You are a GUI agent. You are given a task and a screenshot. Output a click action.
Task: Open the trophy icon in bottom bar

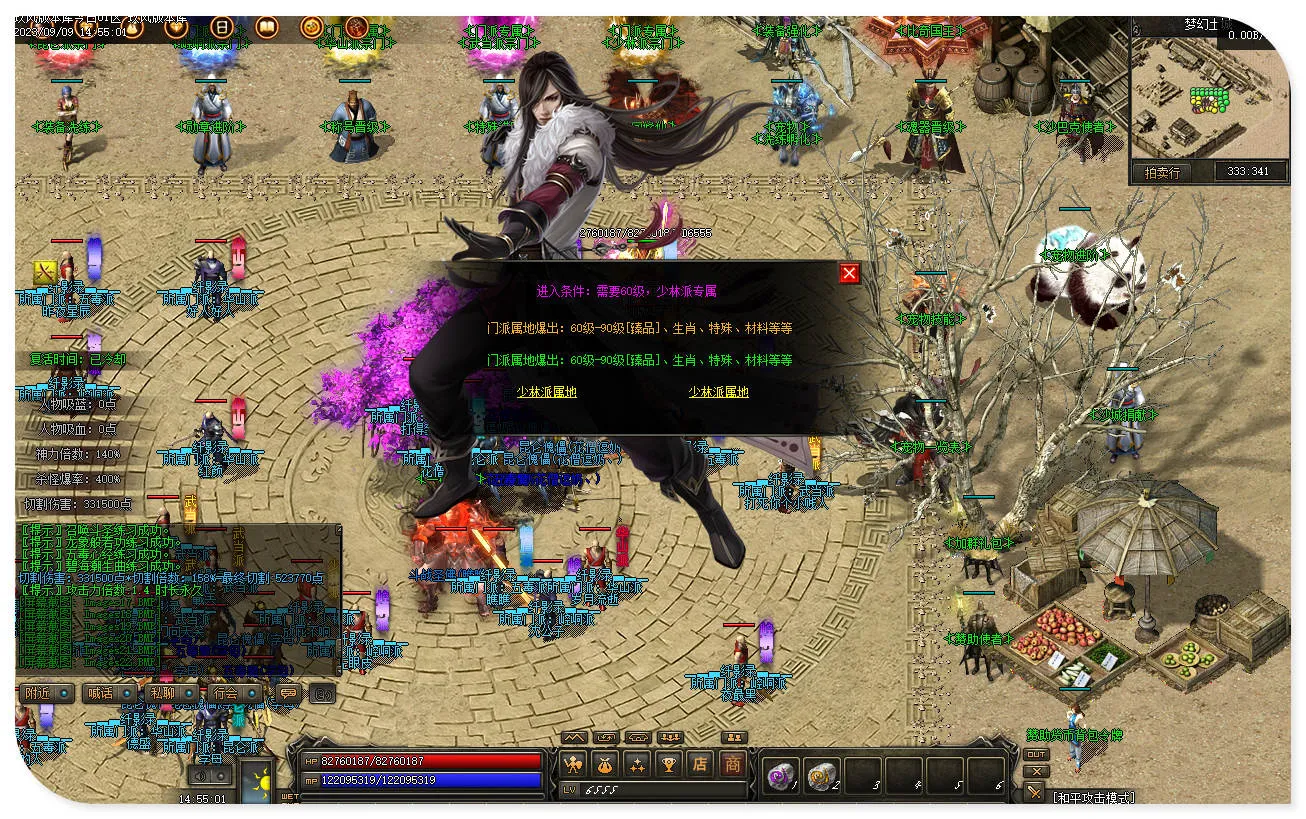pyautogui.click(x=668, y=765)
